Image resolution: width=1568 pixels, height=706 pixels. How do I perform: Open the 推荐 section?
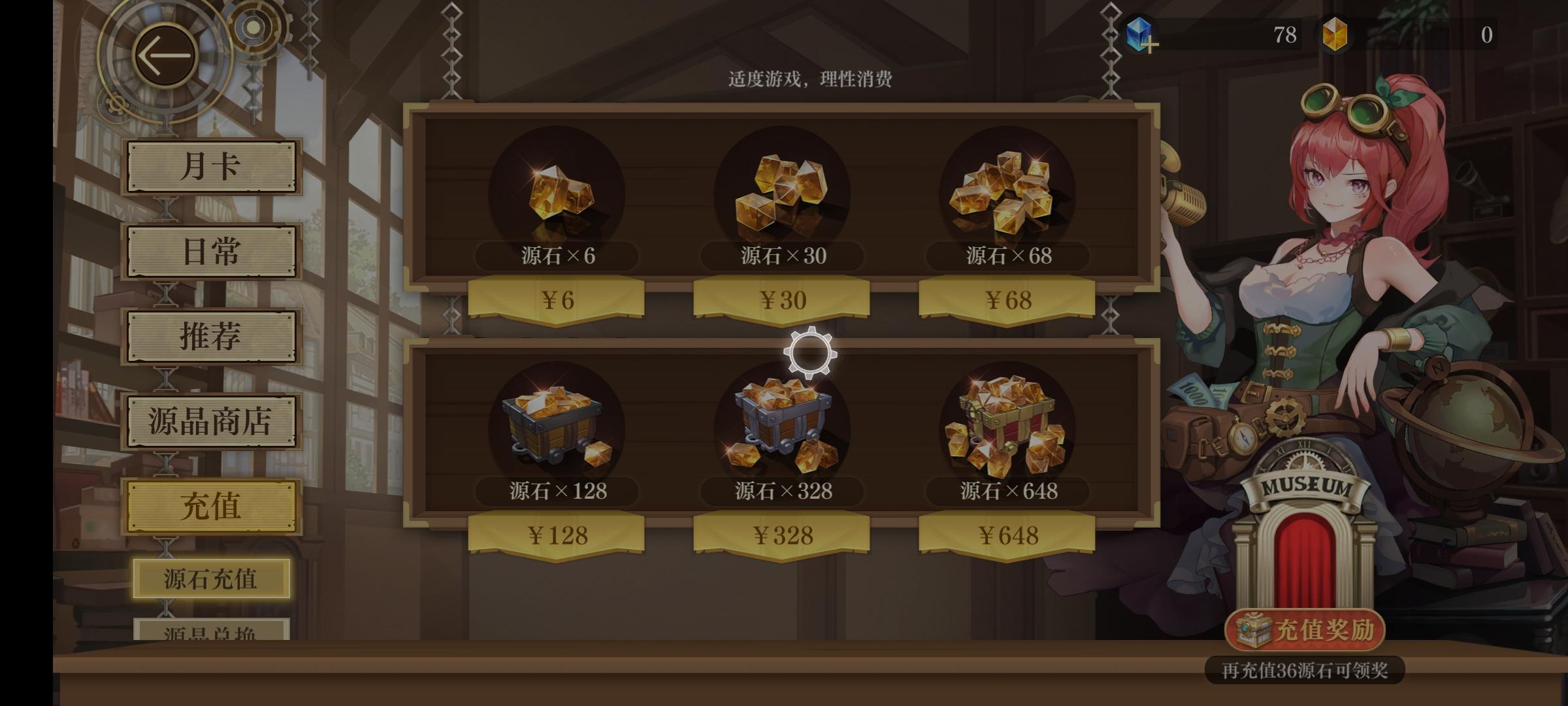coord(211,337)
